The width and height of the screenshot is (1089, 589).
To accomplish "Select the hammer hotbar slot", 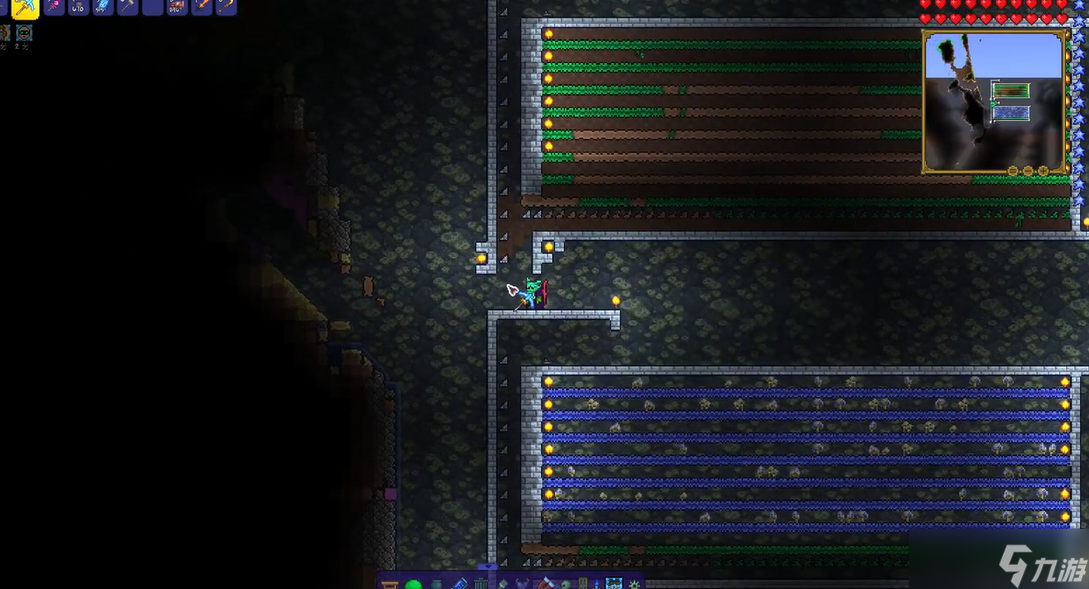I will 127,7.
